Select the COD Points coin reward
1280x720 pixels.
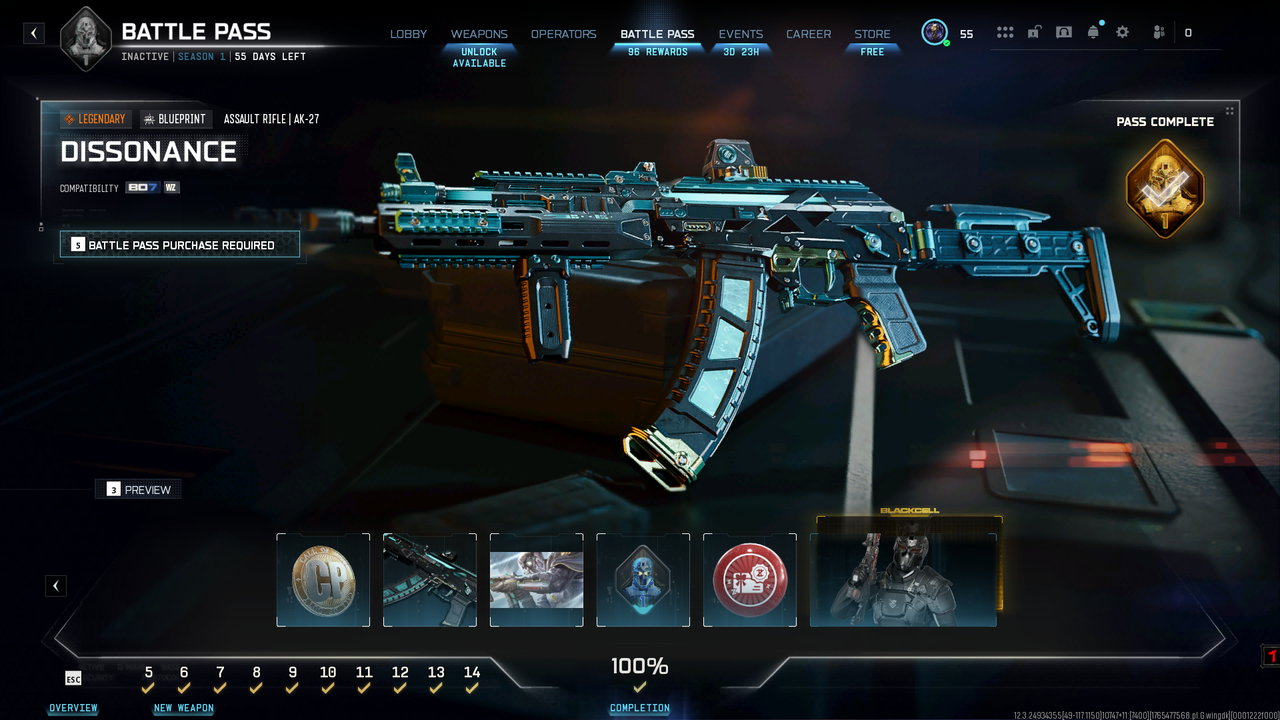click(323, 580)
